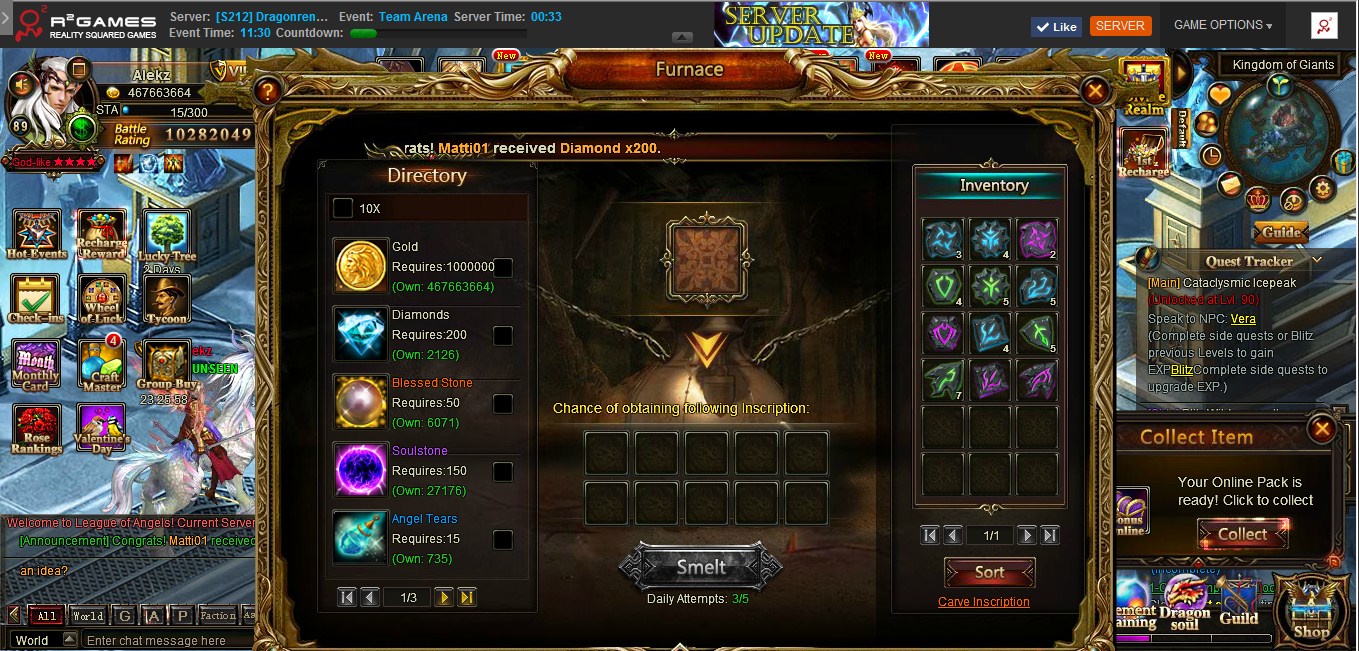Toggle the 10X checkbox

pyautogui.click(x=343, y=208)
